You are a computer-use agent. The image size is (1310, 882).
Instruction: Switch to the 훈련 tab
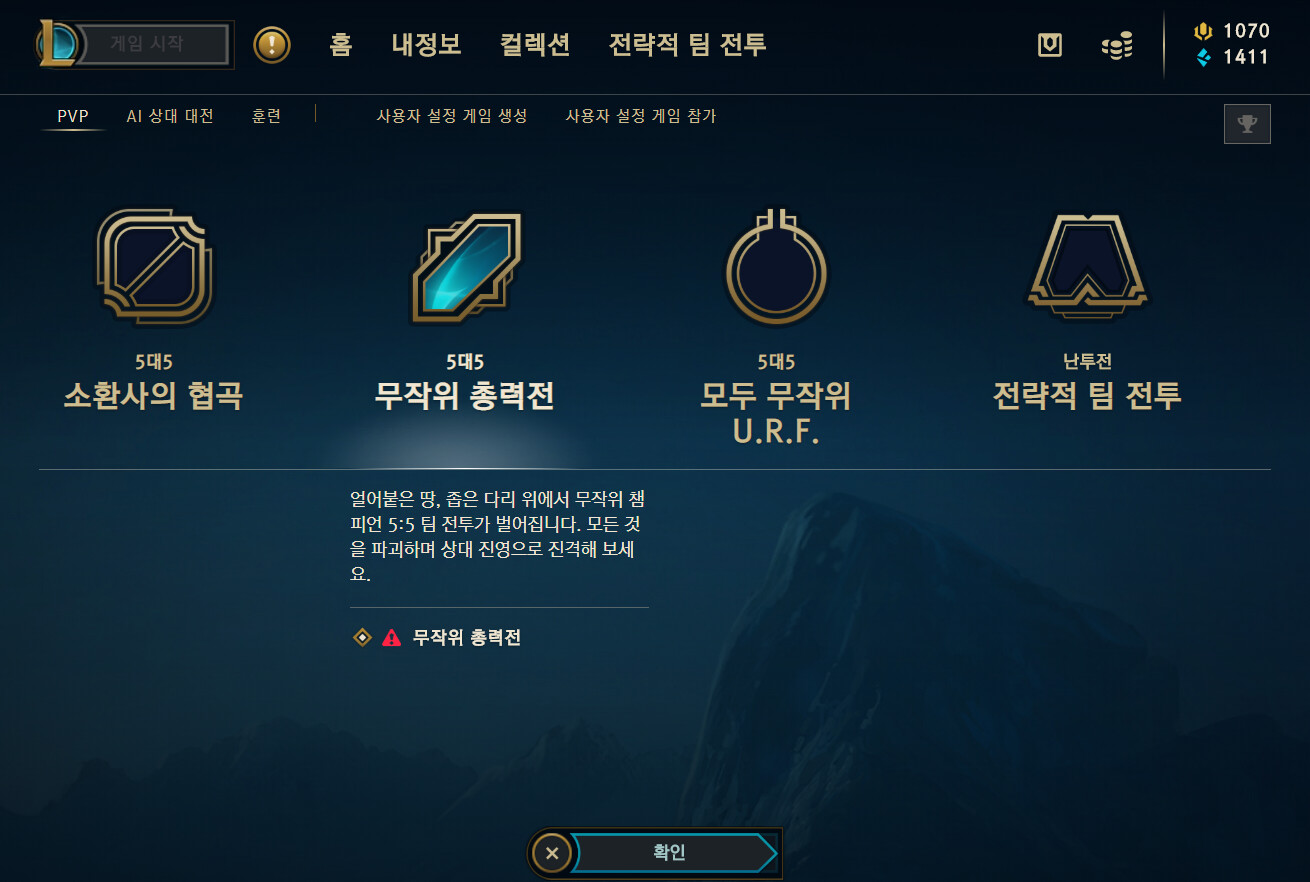[x=266, y=116]
